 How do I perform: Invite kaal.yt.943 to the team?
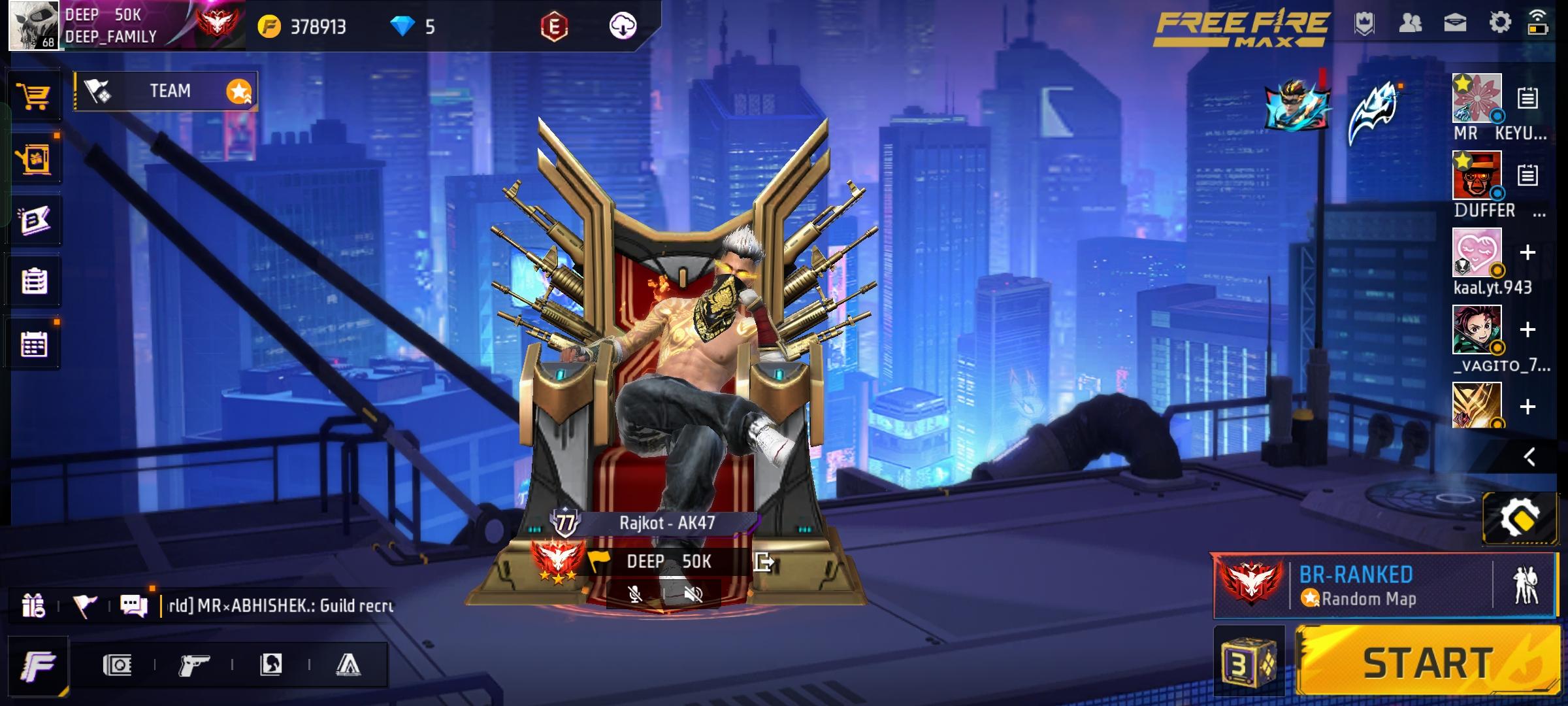[1527, 253]
